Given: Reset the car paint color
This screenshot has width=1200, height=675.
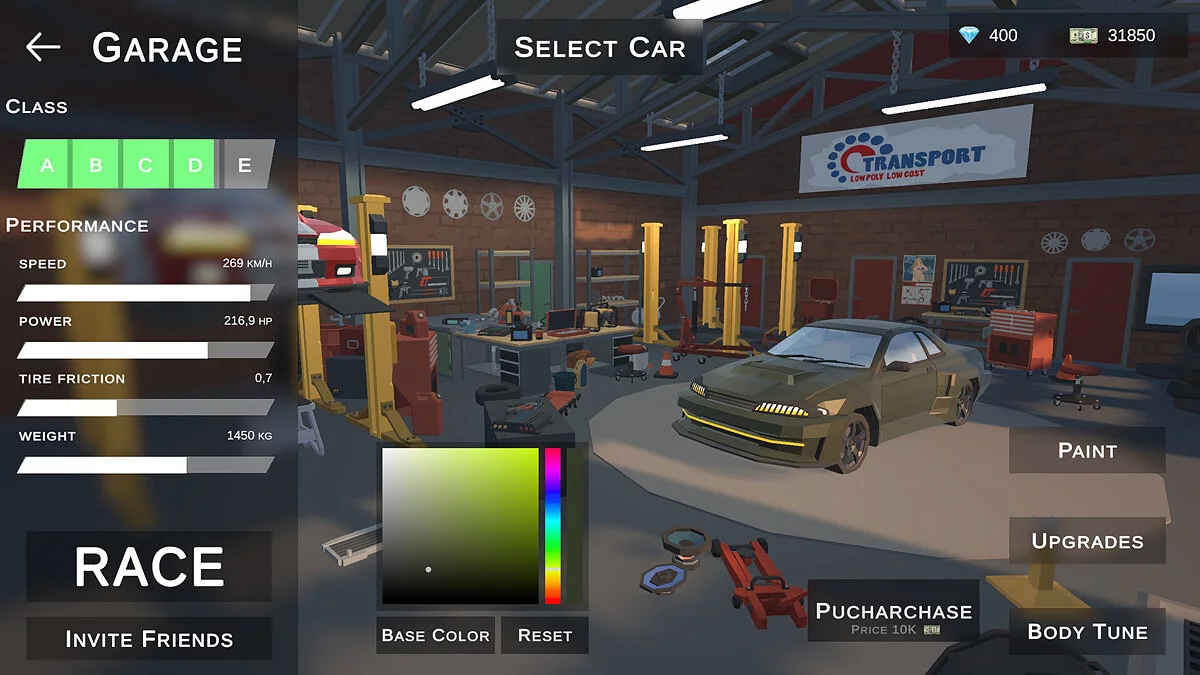Looking at the screenshot, I should pos(545,635).
